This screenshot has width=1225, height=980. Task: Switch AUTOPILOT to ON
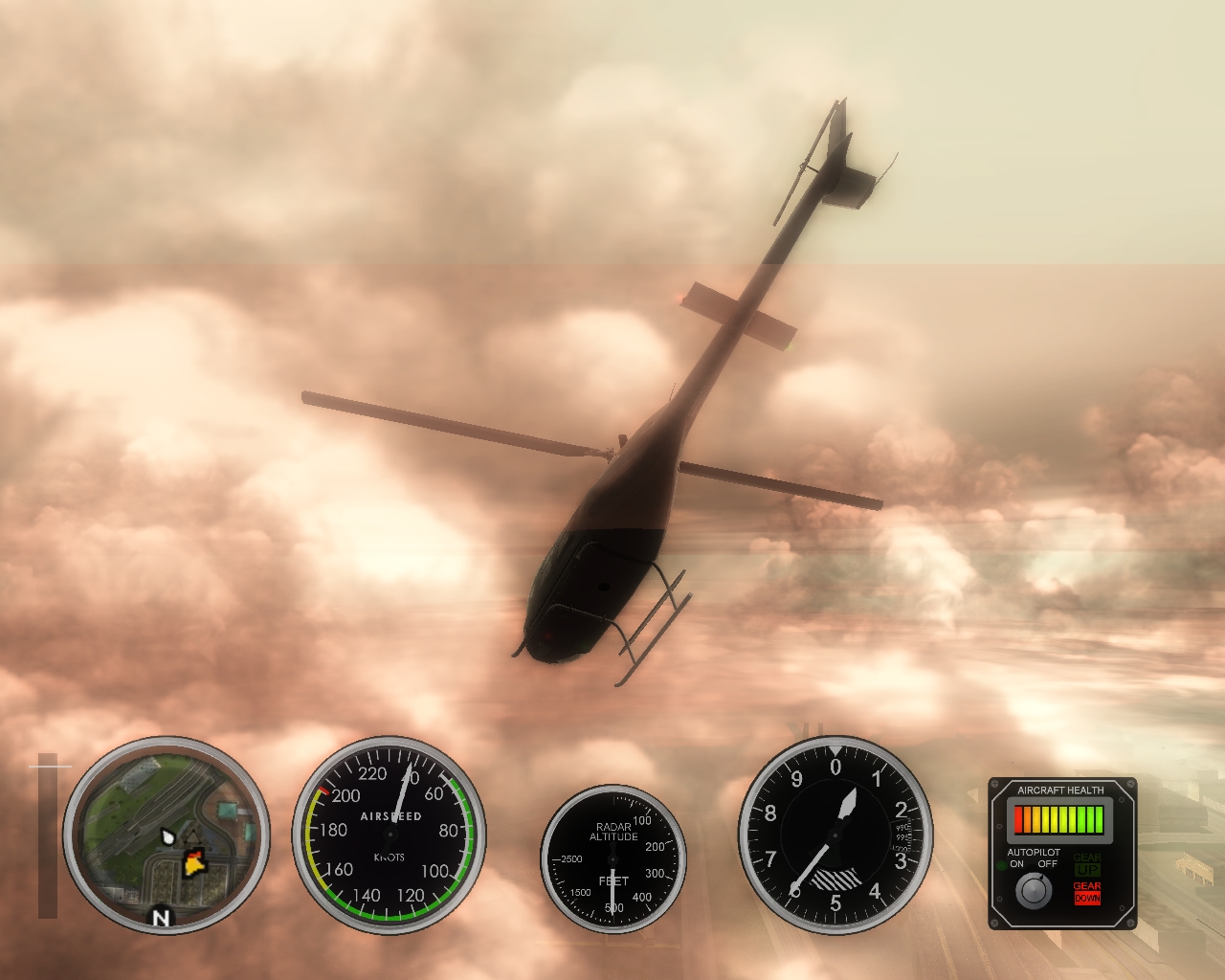(1016, 863)
